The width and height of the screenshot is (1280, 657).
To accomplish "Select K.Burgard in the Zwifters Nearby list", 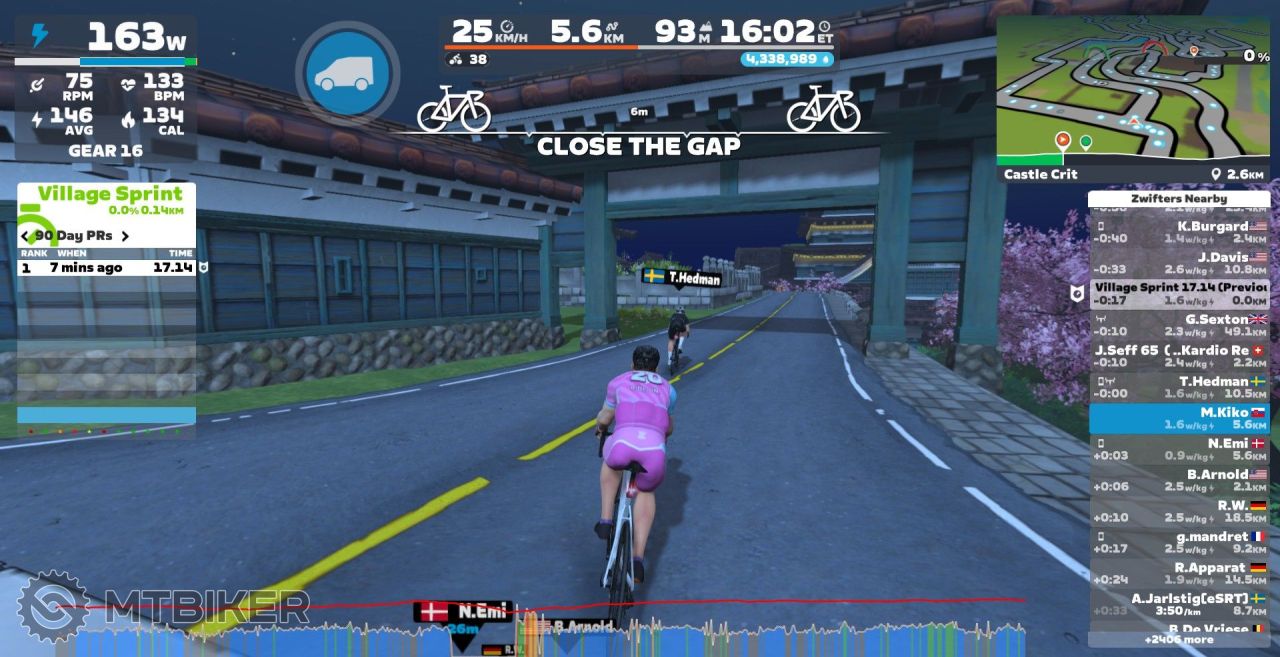I will click(1179, 232).
